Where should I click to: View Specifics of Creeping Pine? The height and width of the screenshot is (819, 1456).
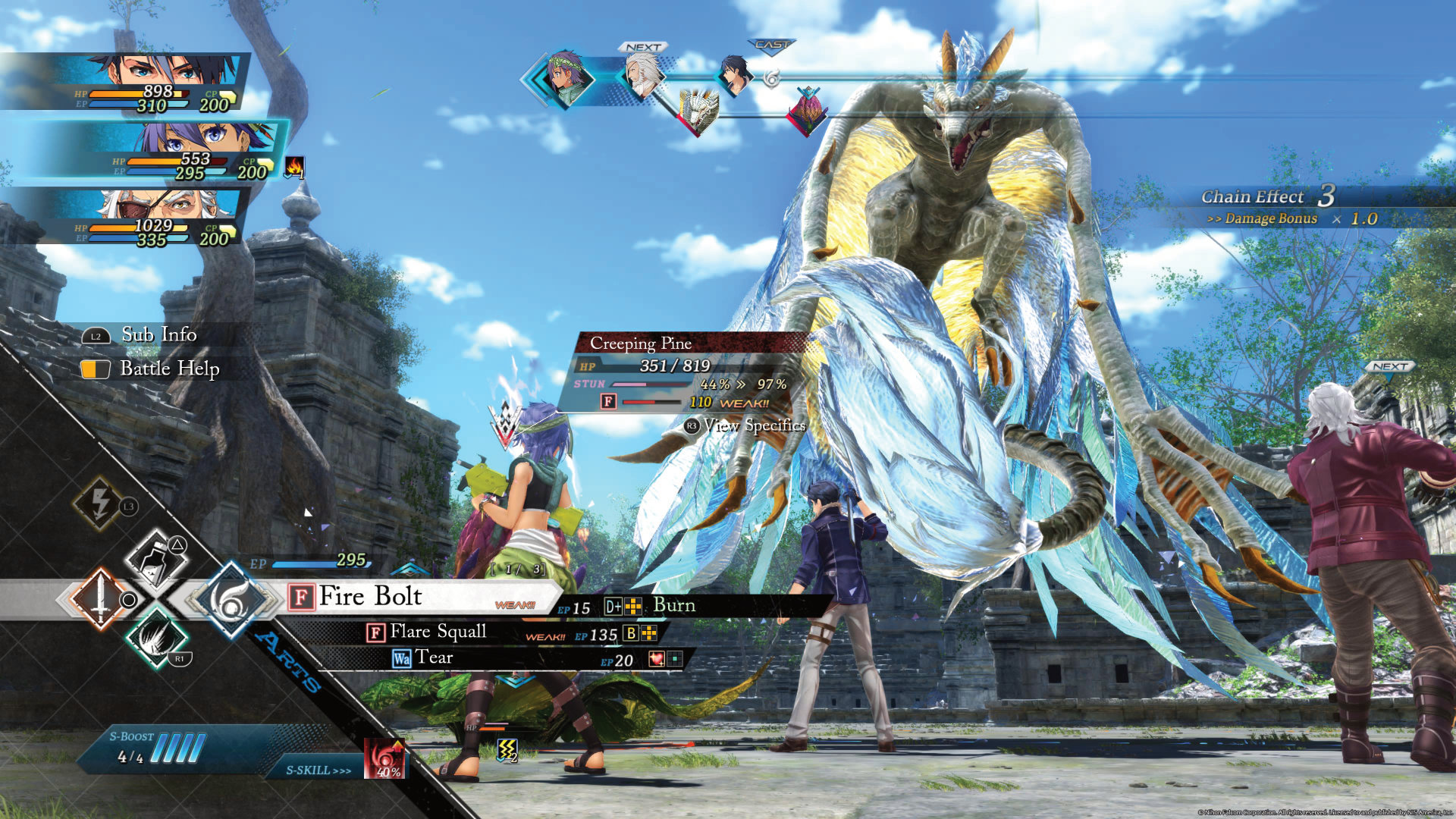[x=753, y=425]
